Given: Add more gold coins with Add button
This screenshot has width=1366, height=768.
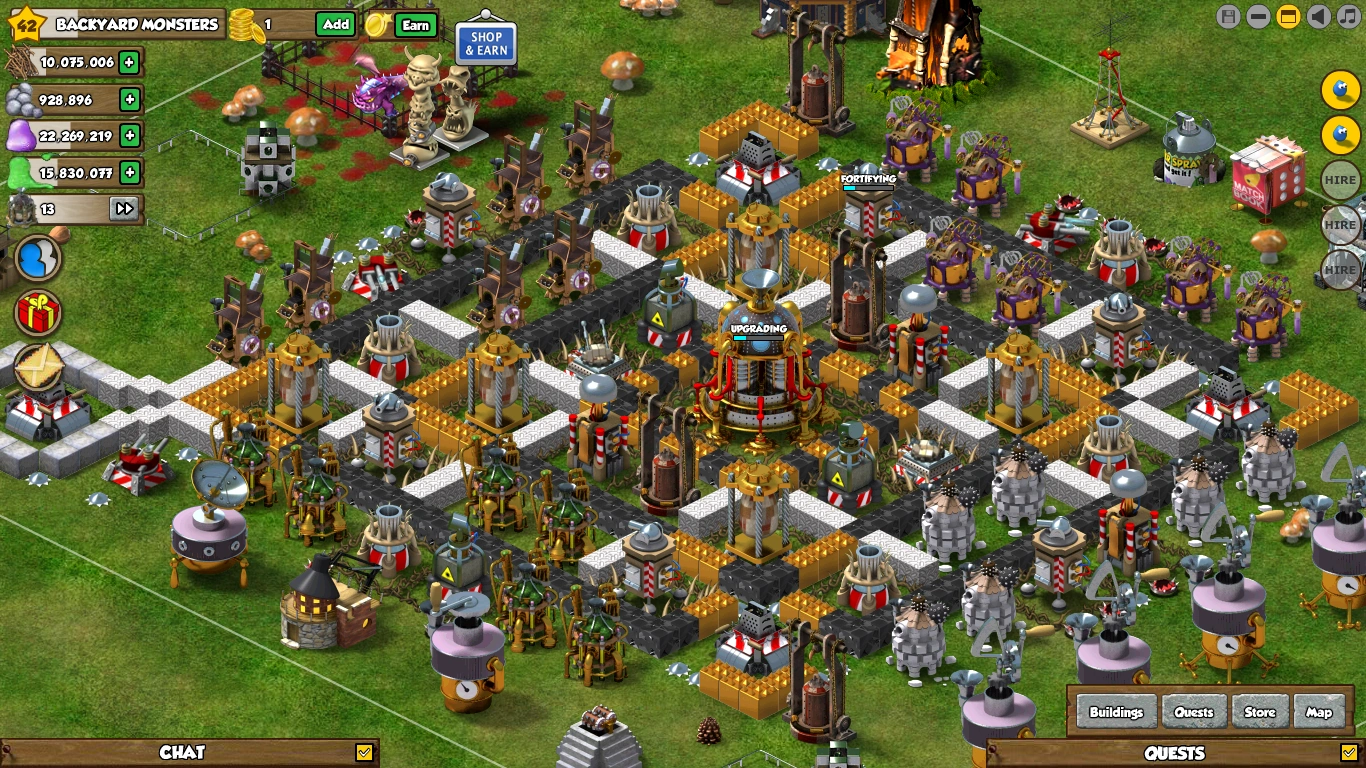Looking at the screenshot, I should click(336, 25).
